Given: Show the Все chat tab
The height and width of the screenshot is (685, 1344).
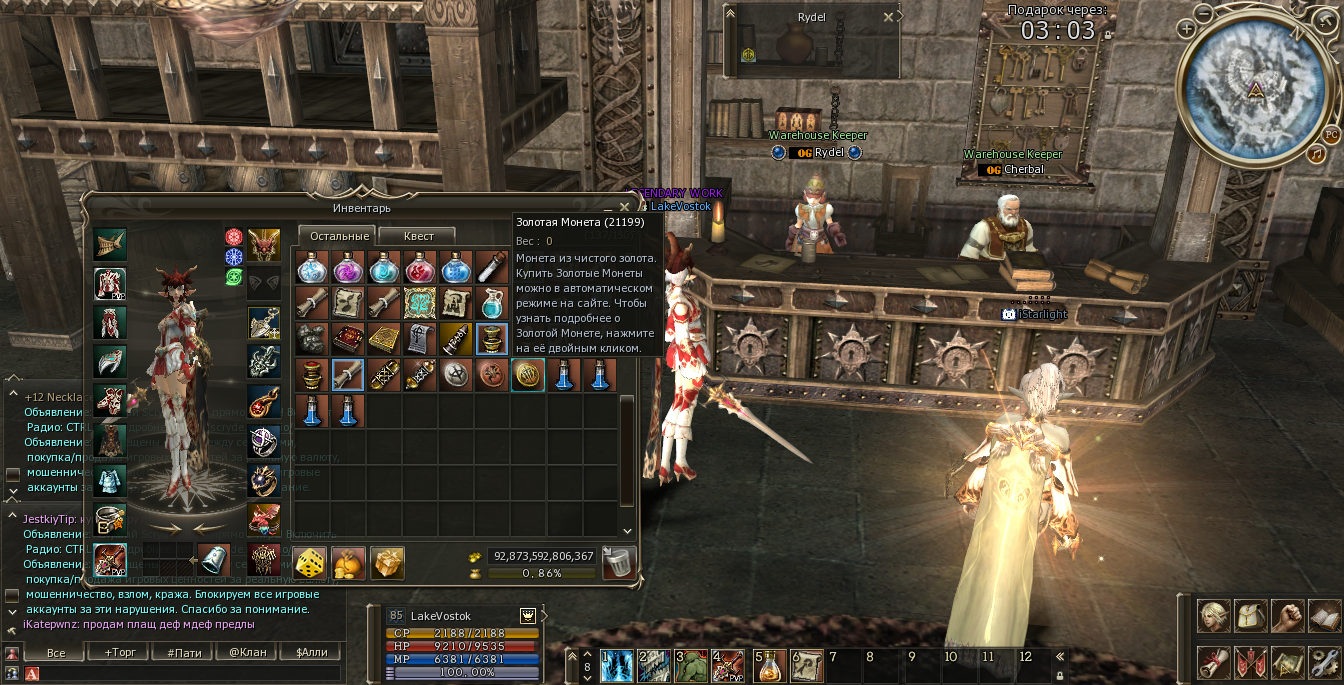Looking at the screenshot, I should click(57, 653).
